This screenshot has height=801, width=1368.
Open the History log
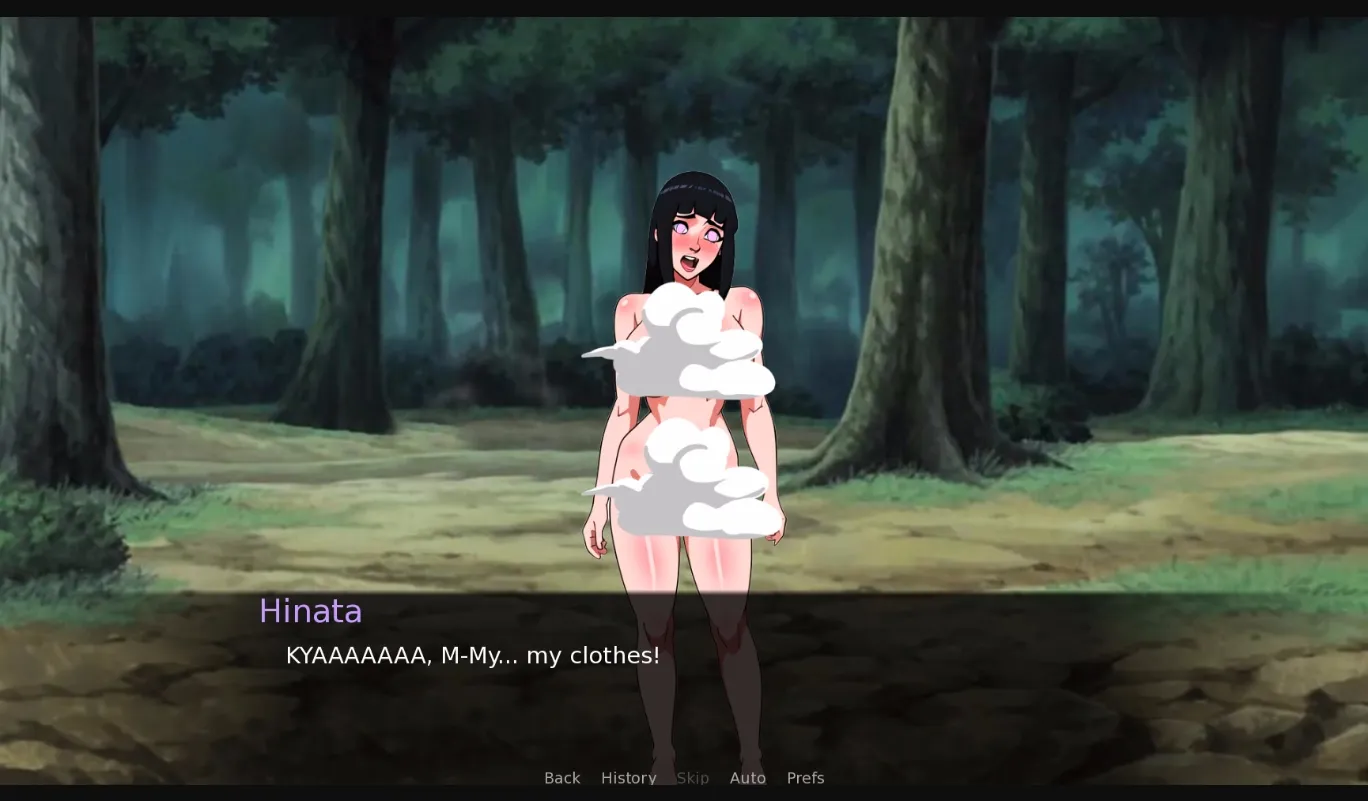pos(628,777)
